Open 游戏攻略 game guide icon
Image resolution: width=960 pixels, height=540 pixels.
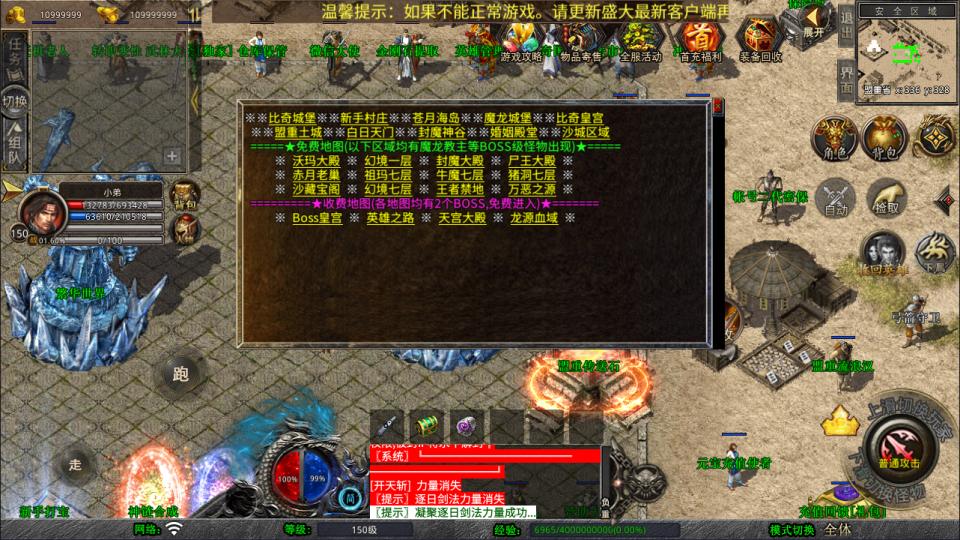click(x=522, y=42)
